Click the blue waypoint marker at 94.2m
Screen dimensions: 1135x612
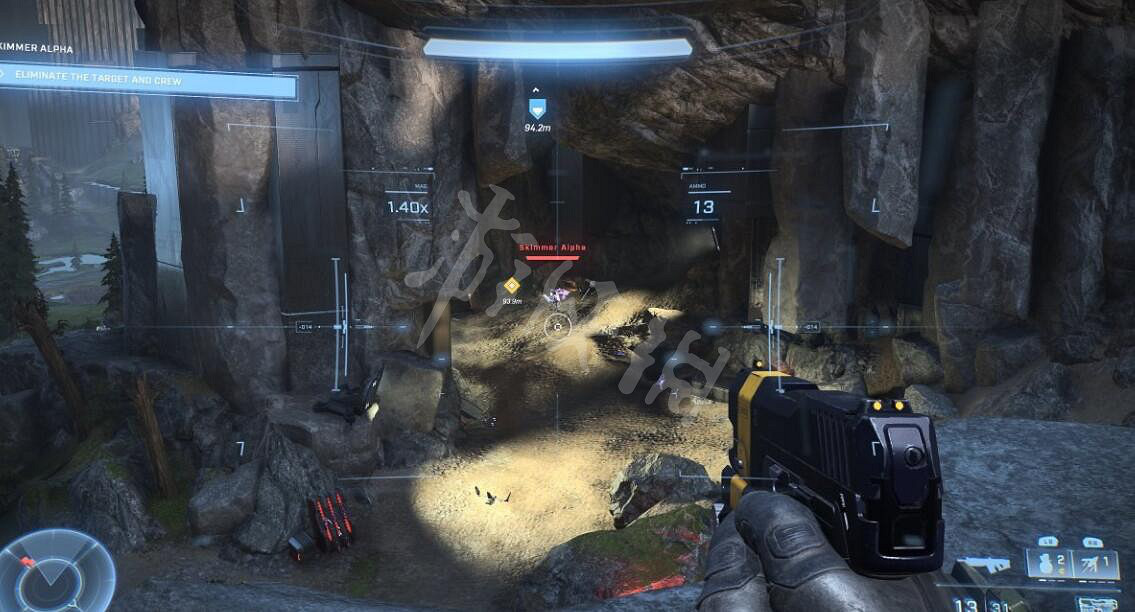tap(537, 108)
